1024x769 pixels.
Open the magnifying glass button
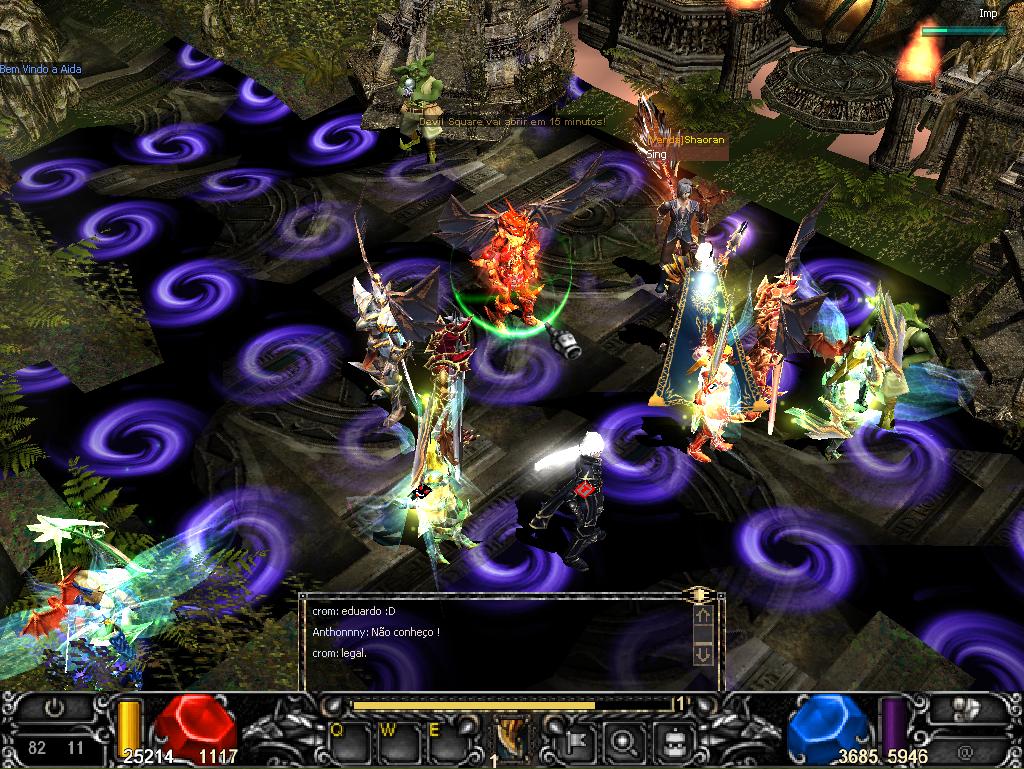626,742
